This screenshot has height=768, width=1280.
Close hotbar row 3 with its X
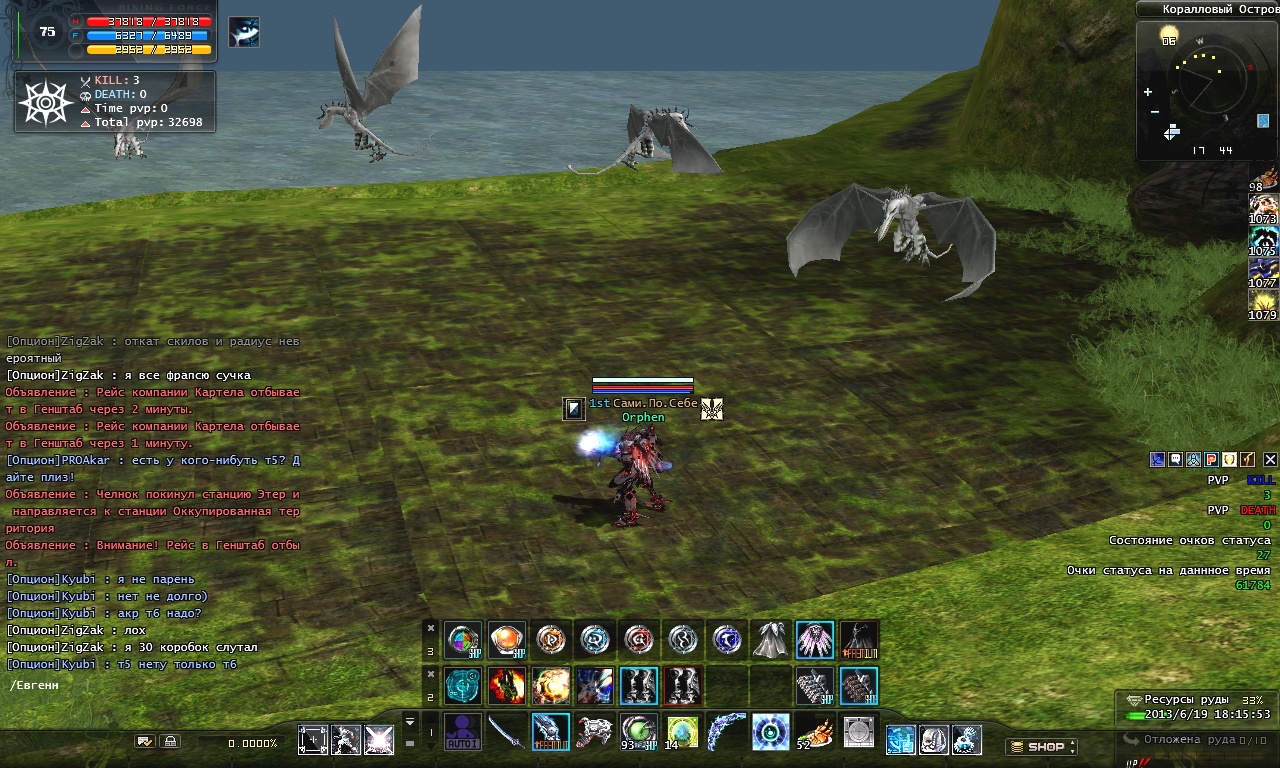pos(431,628)
